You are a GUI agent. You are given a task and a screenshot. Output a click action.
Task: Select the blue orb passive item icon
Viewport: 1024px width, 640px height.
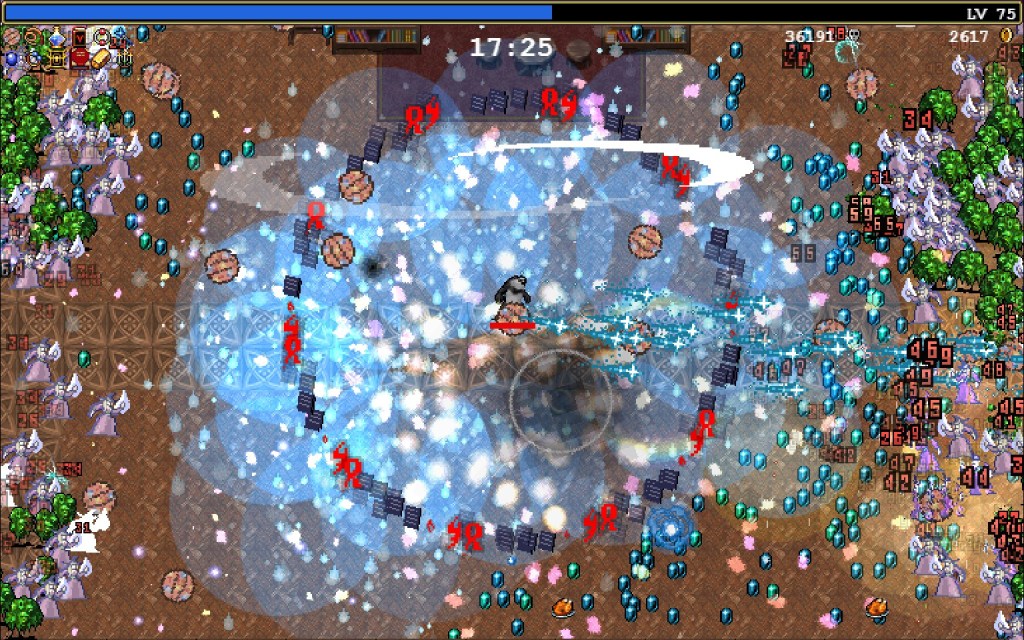point(12,59)
